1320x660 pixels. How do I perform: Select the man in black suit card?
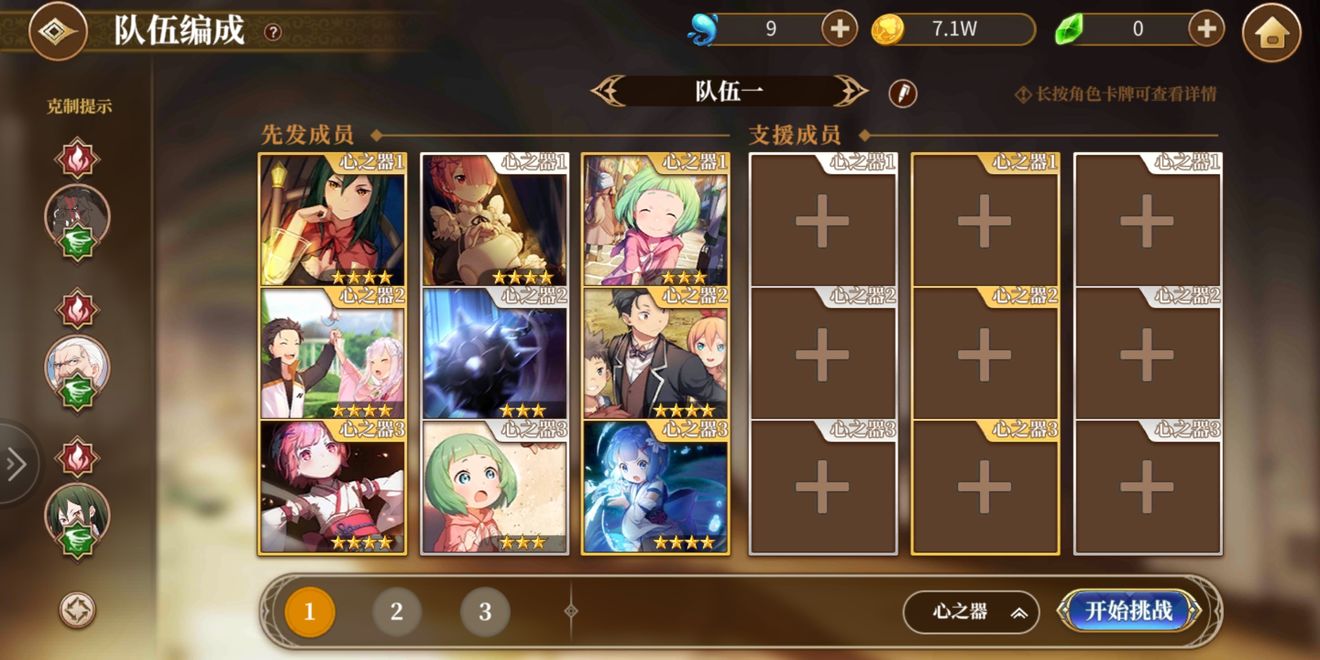click(x=656, y=355)
